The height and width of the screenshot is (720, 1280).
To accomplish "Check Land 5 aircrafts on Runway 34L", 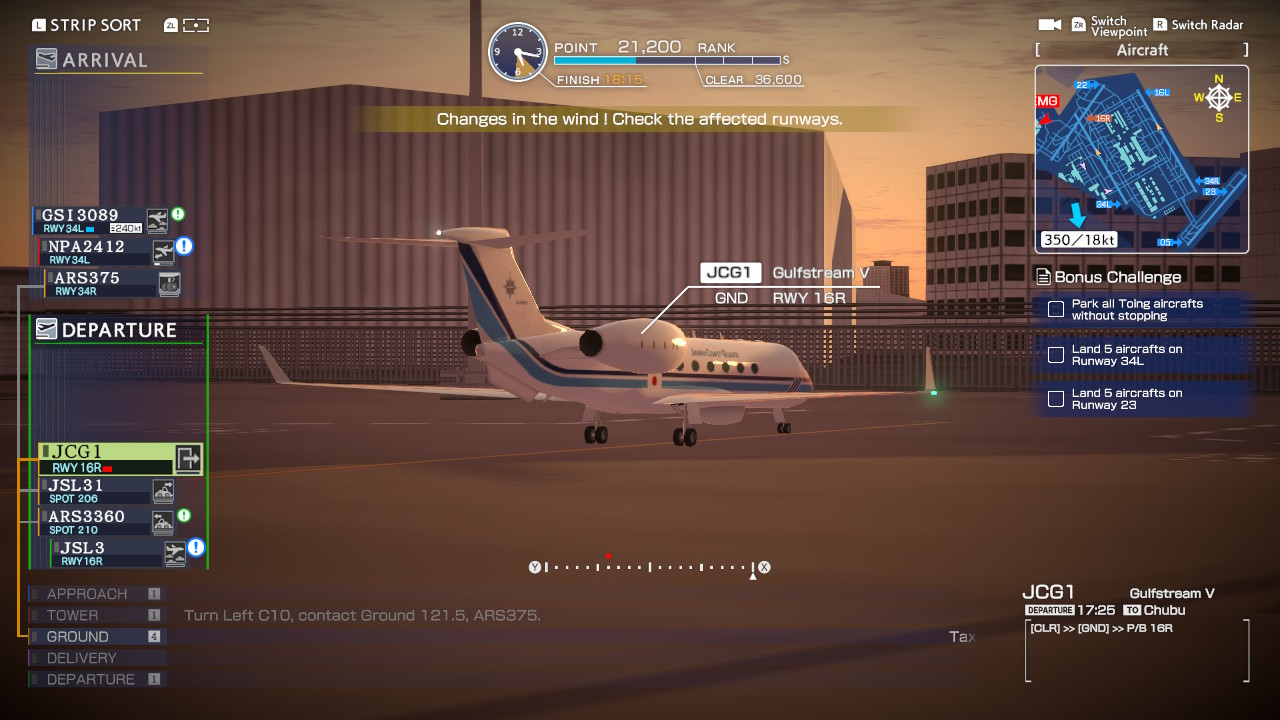I will click(x=1055, y=354).
